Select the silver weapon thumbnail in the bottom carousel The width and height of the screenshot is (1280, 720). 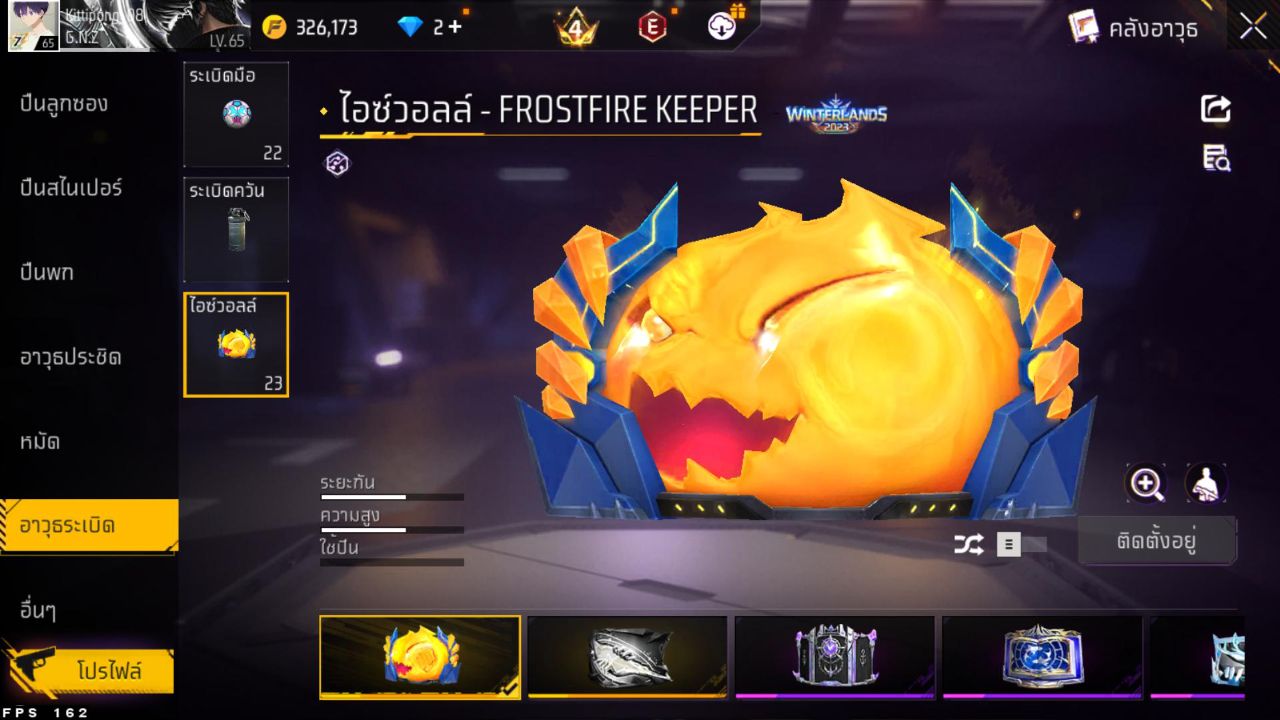click(627, 657)
